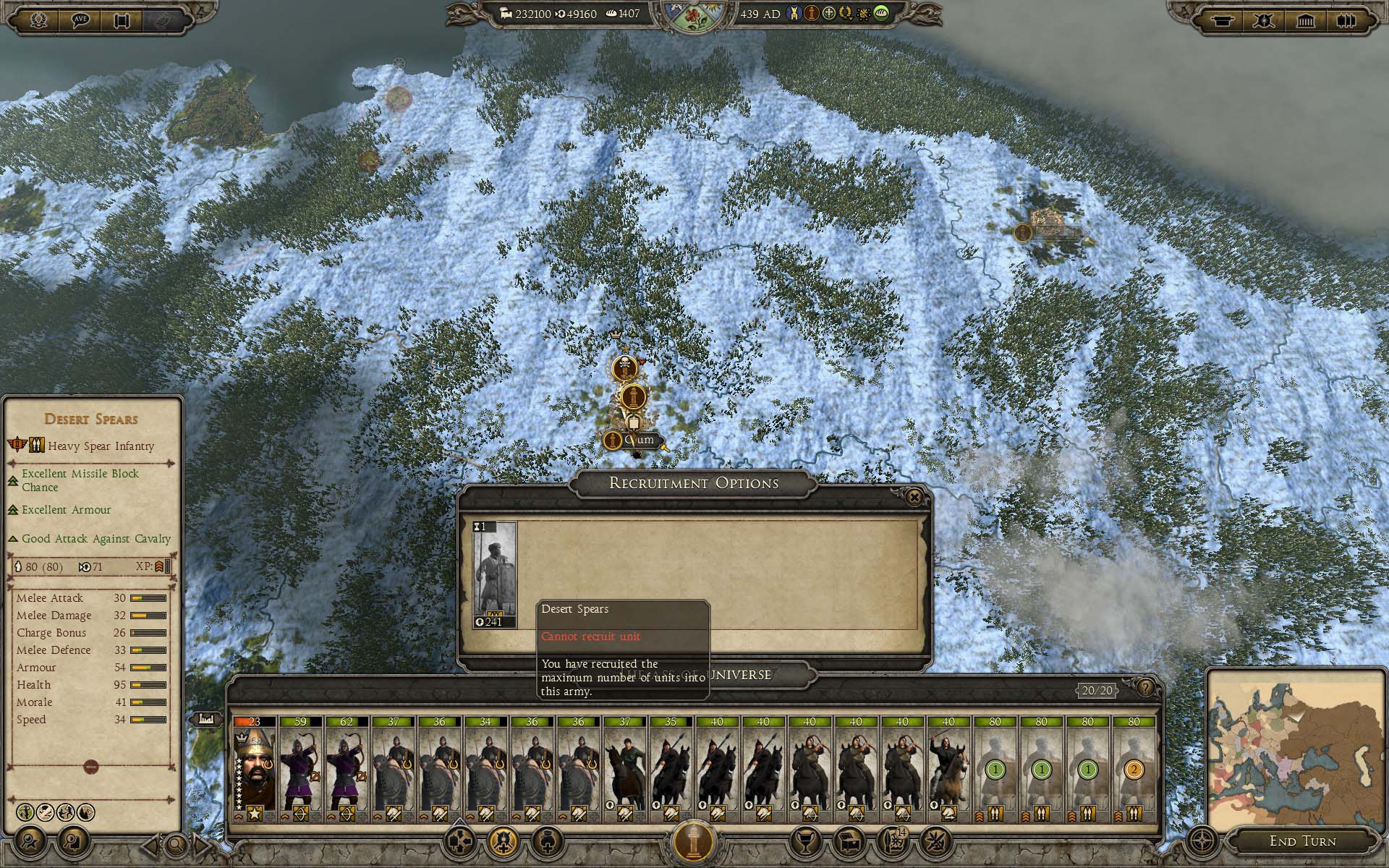The height and width of the screenshot is (868, 1389).
Task: Click the magnifying glass search button
Action: [175, 843]
